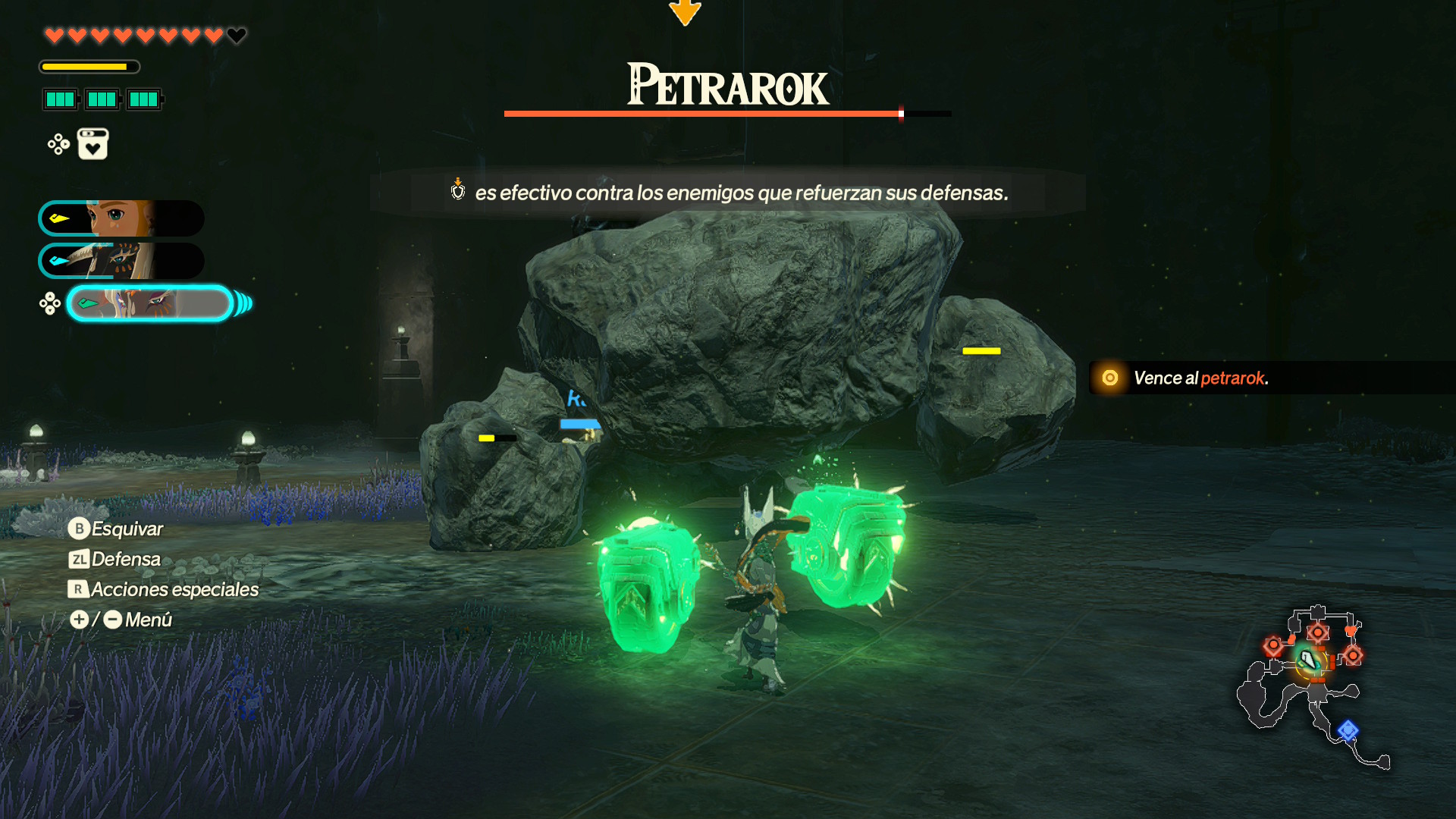Use the heart container item icon
This screenshot has height=819, width=1456.
[x=93, y=144]
